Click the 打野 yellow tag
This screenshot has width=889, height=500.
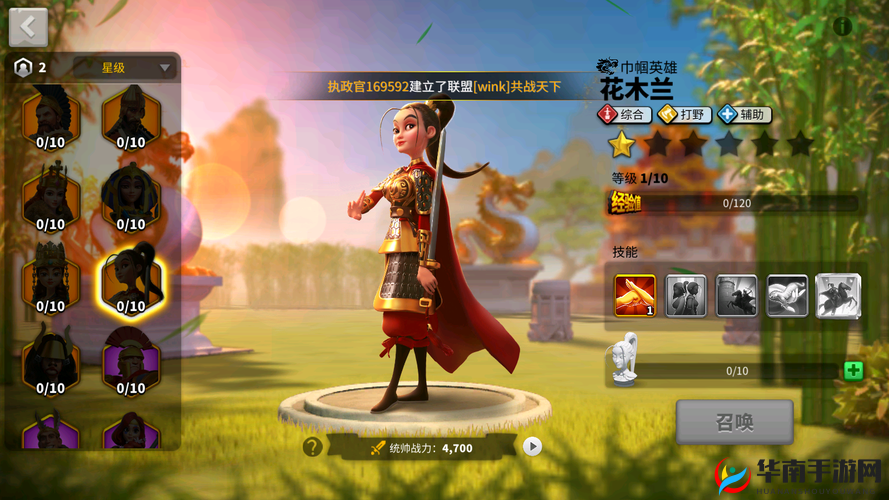pyautogui.click(x=684, y=115)
